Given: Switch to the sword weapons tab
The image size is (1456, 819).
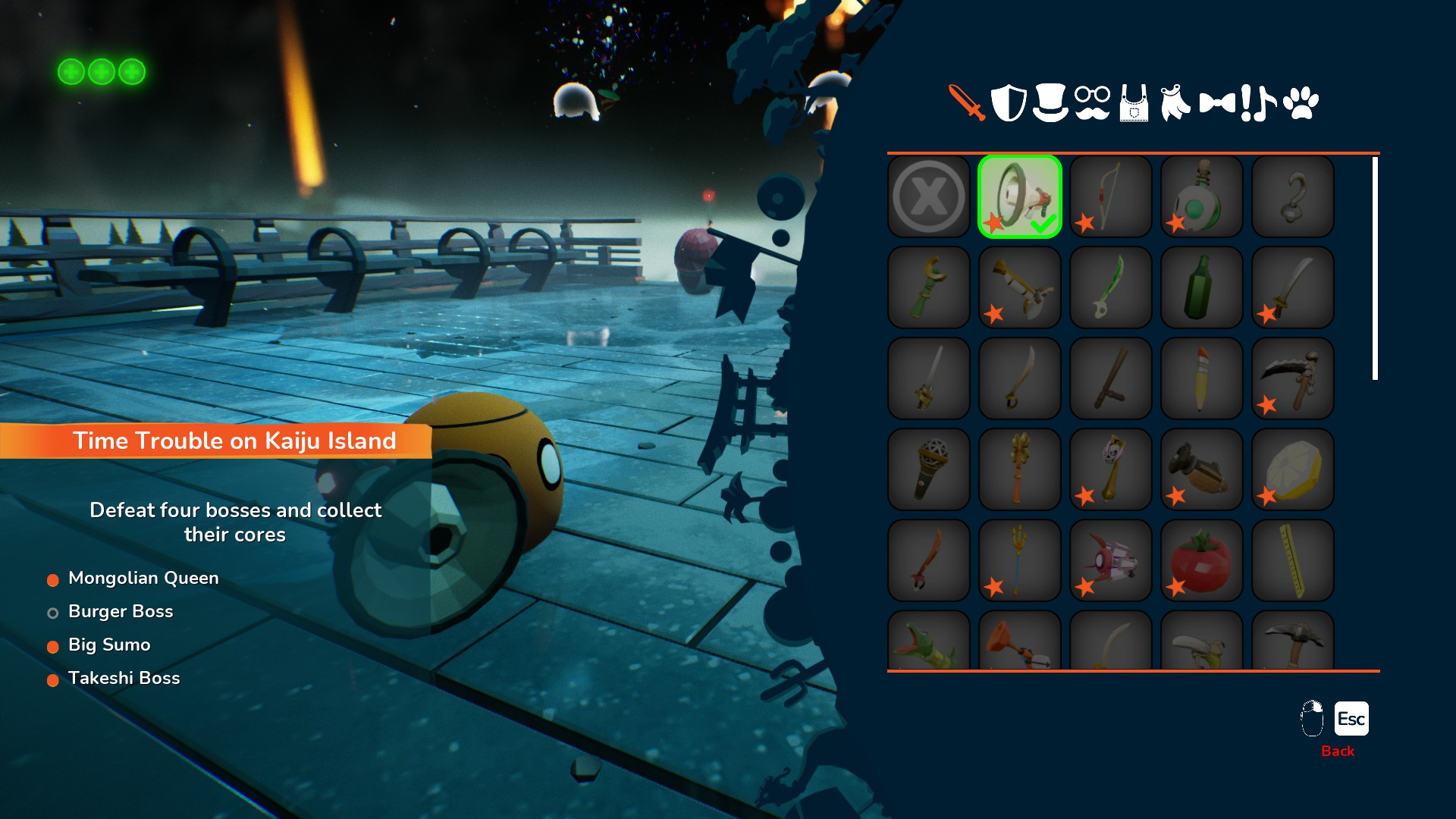Looking at the screenshot, I should point(966,102).
